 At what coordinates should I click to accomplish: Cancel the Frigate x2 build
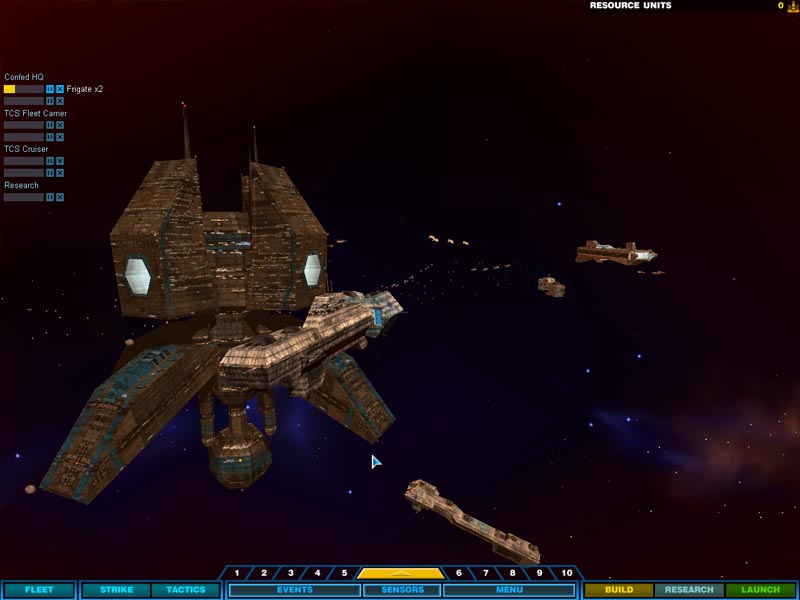pos(60,89)
